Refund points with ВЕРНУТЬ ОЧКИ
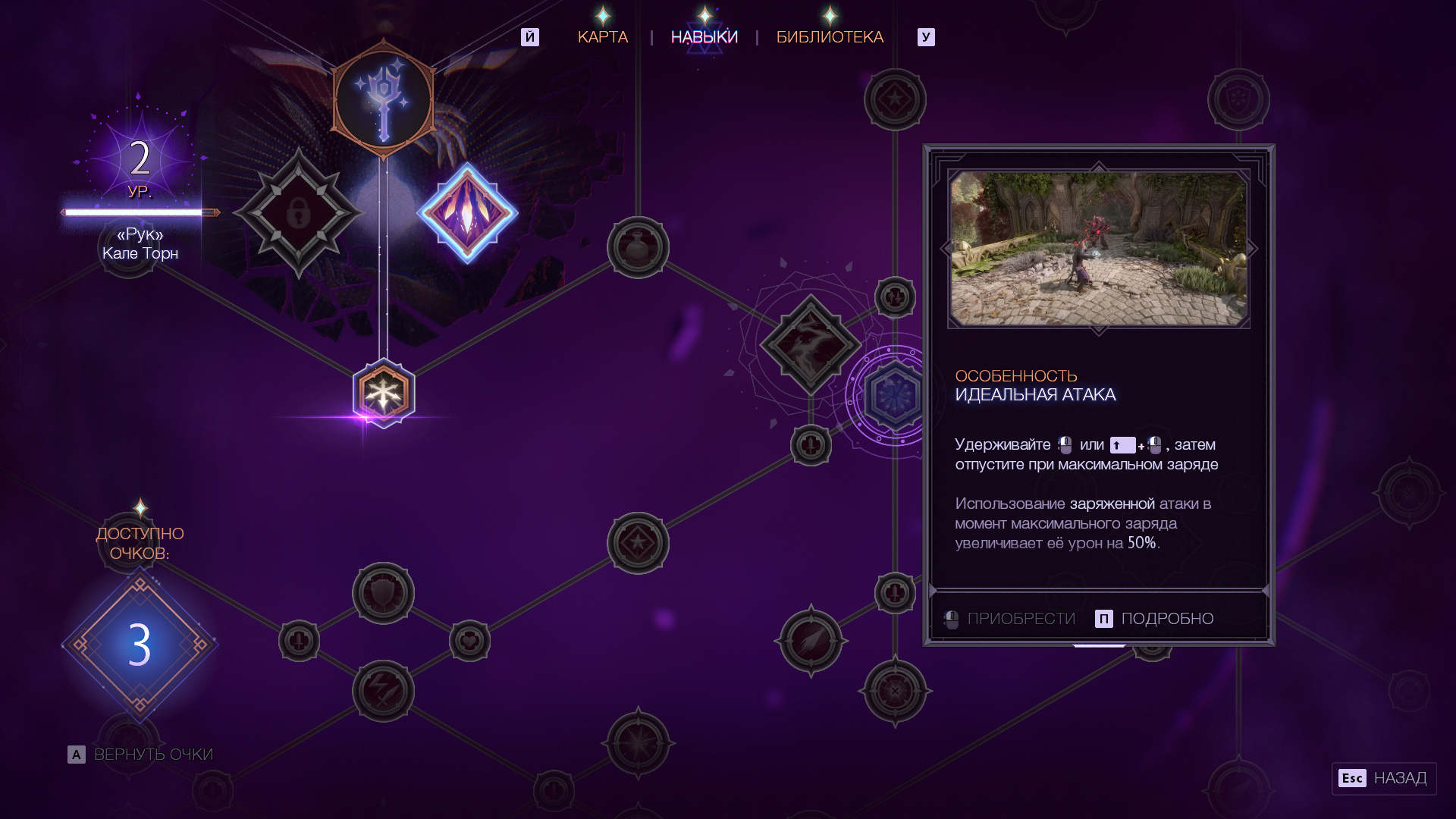Viewport: 1456px width, 819px height. tap(141, 755)
